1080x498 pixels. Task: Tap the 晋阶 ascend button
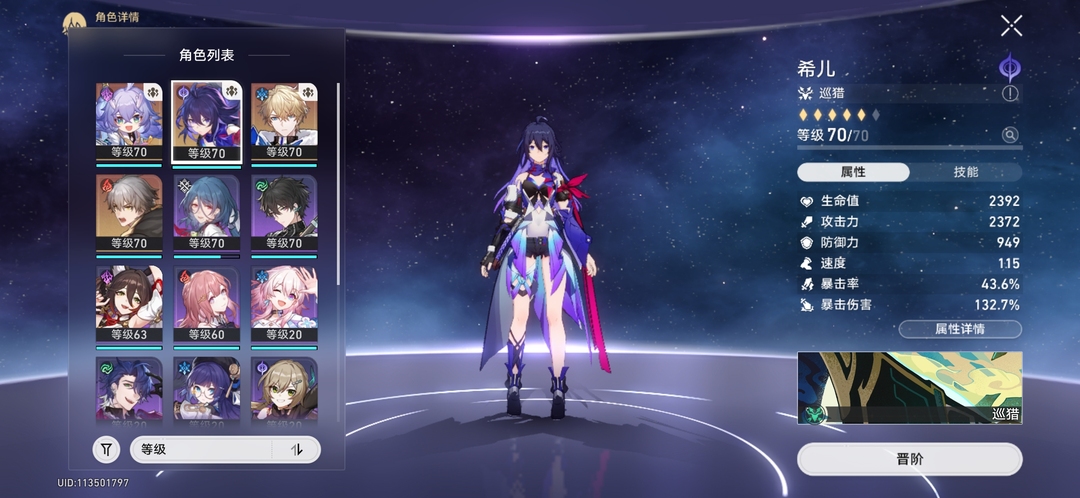(909, 459)
